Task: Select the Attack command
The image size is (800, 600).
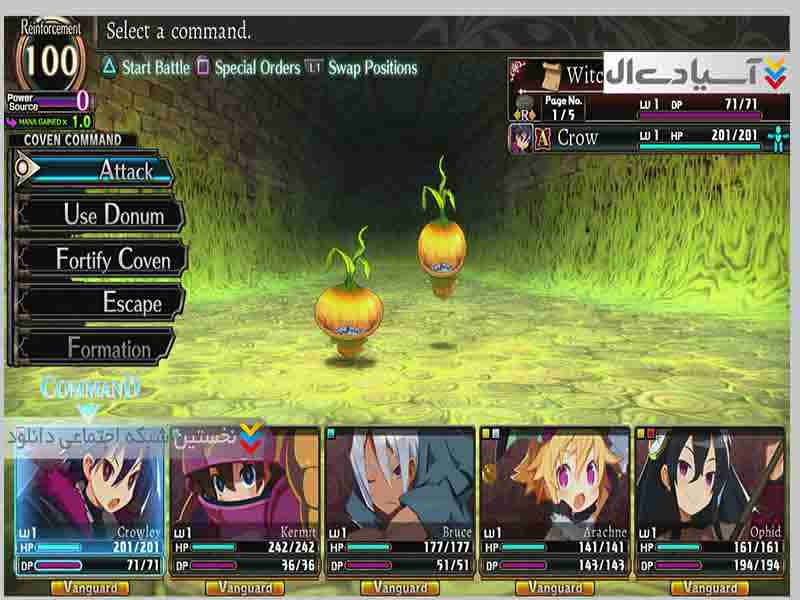Action: pyautogui.click(x=100, y=170)
